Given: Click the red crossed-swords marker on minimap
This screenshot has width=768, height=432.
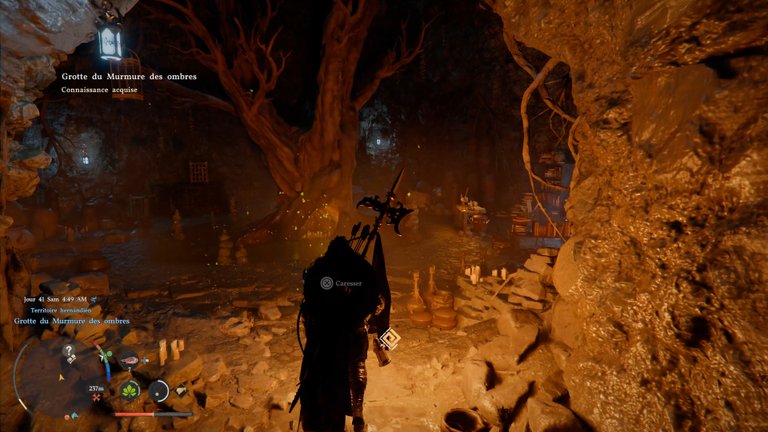Looking at the screenshot, I should (x=96, y=397).
